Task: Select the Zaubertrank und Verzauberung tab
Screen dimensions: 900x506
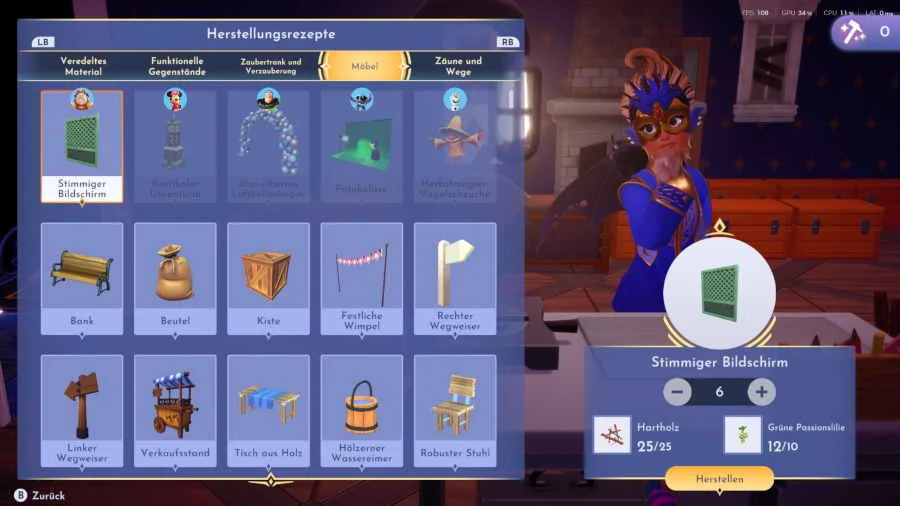Action: 270,66
